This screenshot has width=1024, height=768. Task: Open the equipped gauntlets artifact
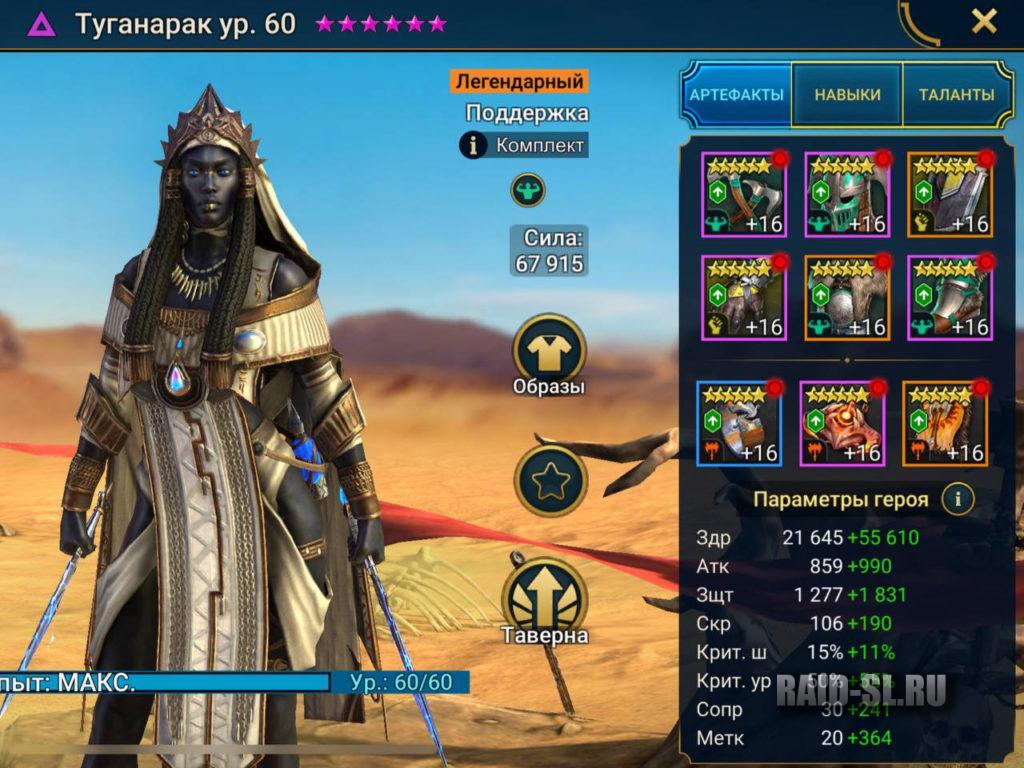coord(744,297)
